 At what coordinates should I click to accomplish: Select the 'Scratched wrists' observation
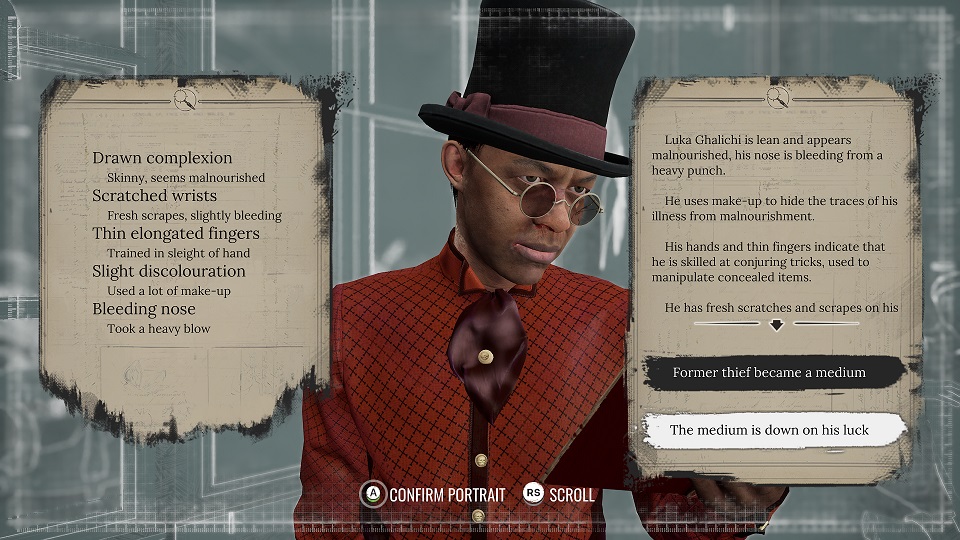click(x=154, y=196)
